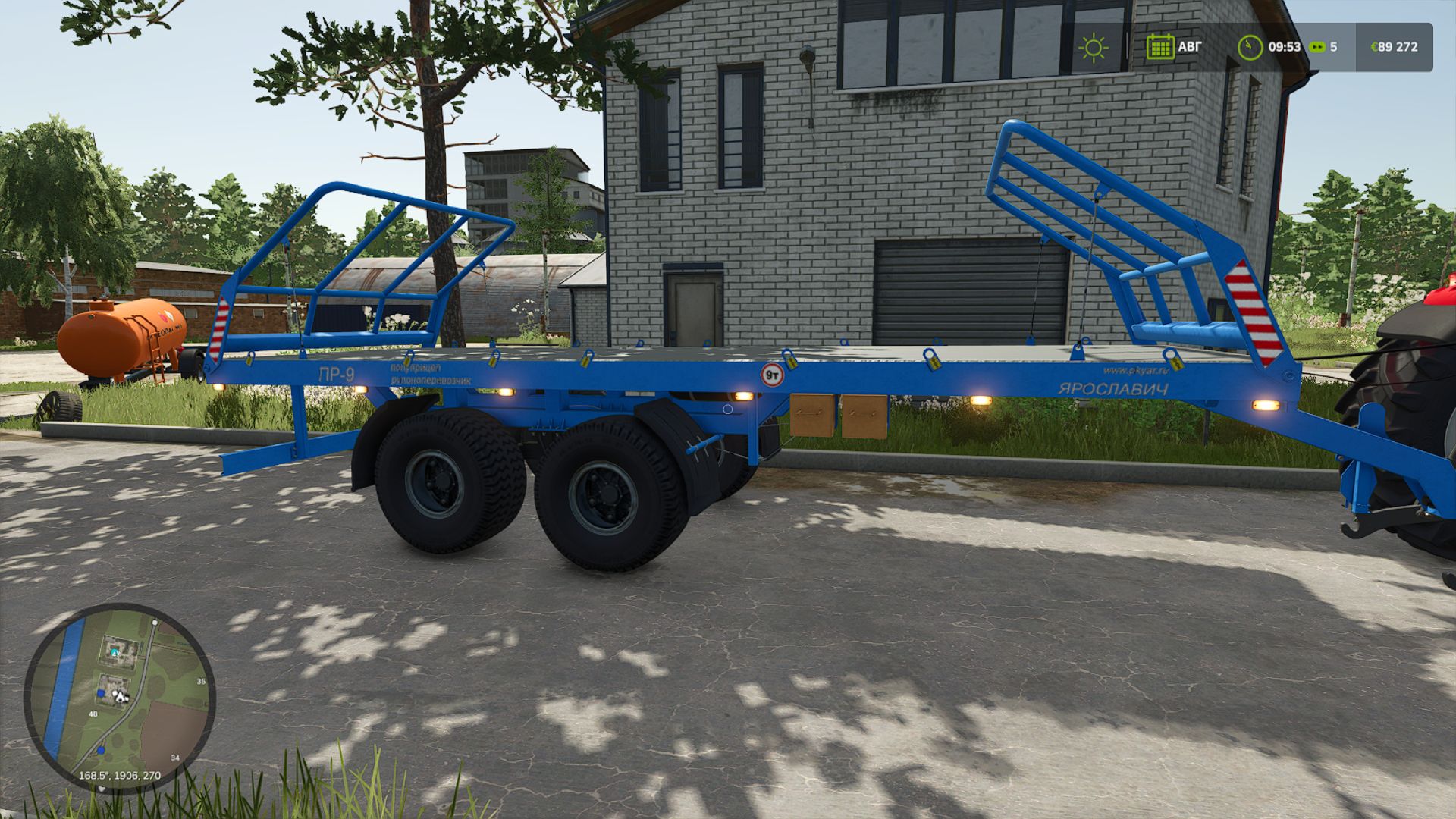Select field 35 label on the minimap
The image size is (1456, 819).
click(x=201, y=681)
